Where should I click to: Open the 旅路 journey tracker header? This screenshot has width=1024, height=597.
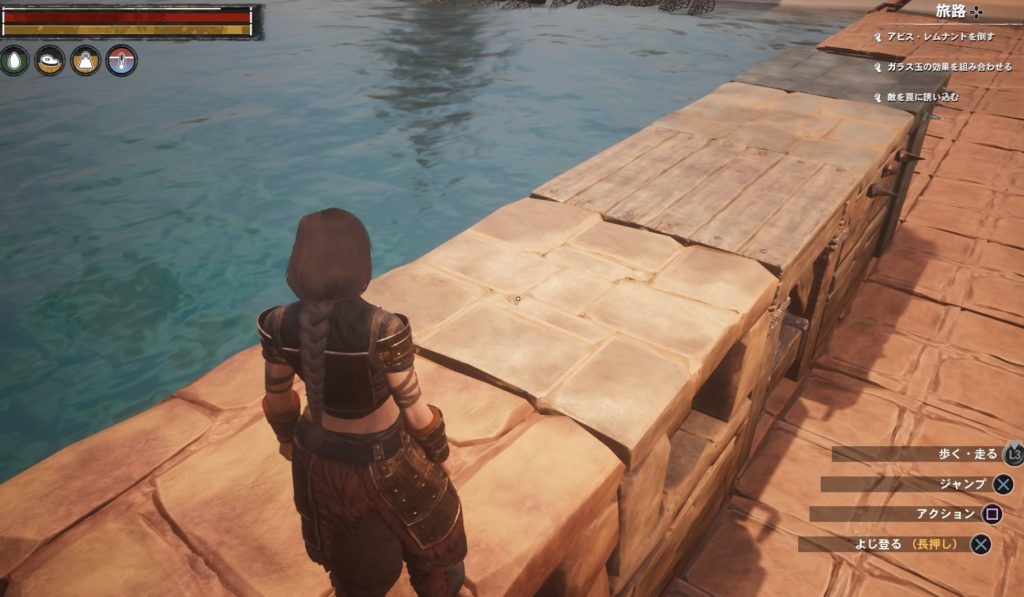[958, 11]
